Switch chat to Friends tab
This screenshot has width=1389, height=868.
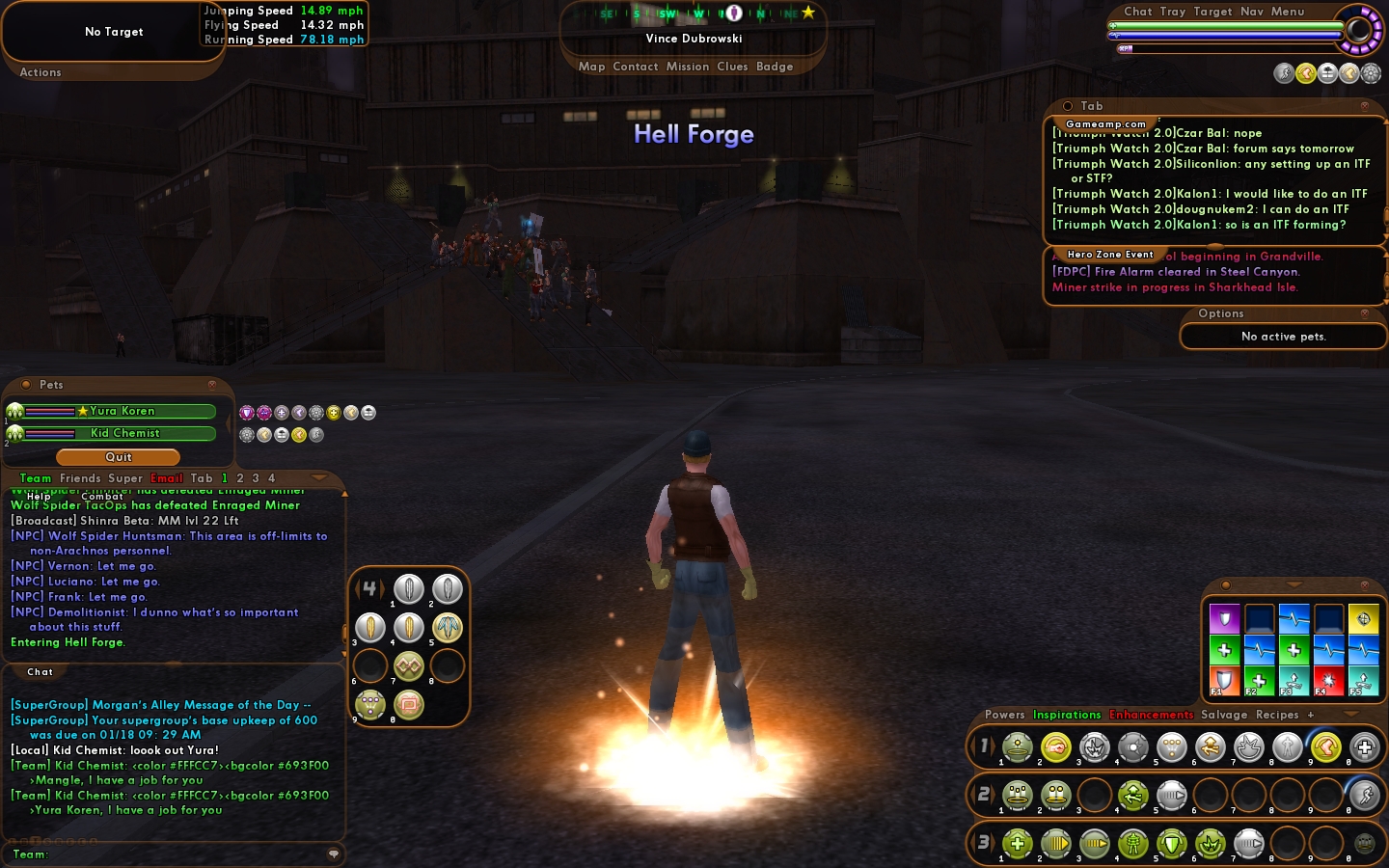click(x=80, y=478)
